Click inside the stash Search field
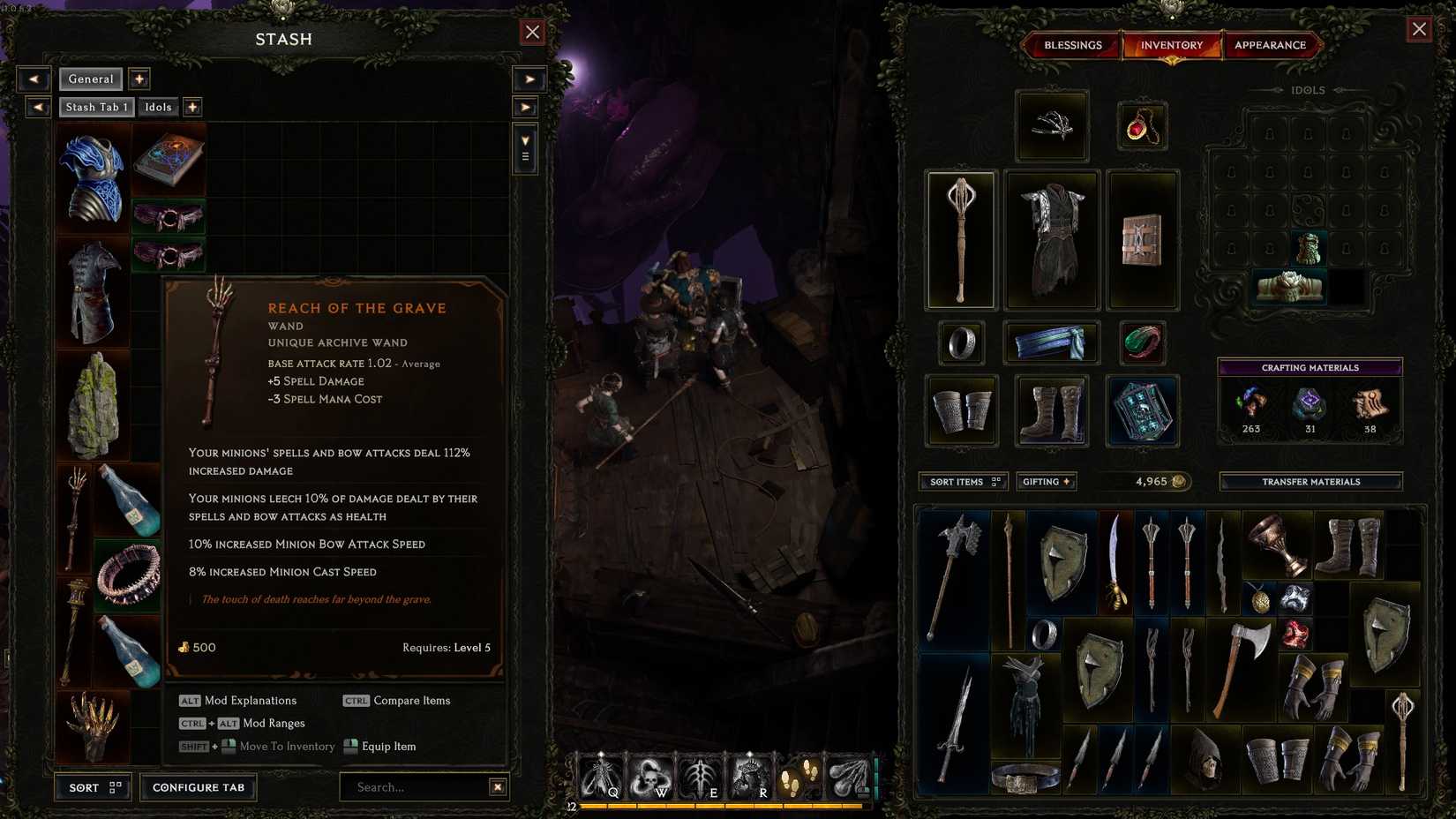 pos(415,787)
